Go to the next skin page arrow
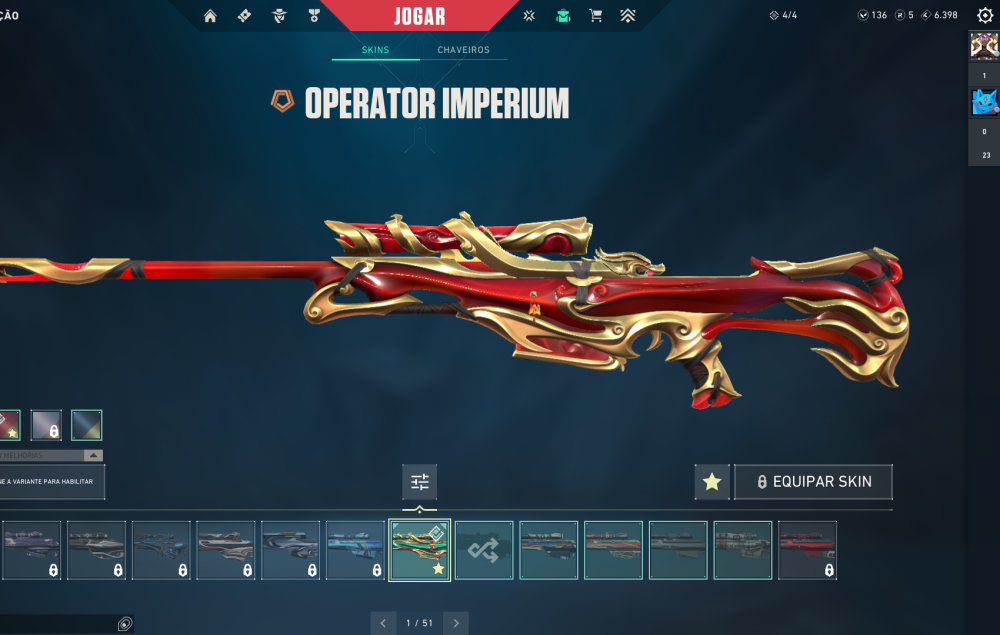1000x635 pixels. pos(456,623)
